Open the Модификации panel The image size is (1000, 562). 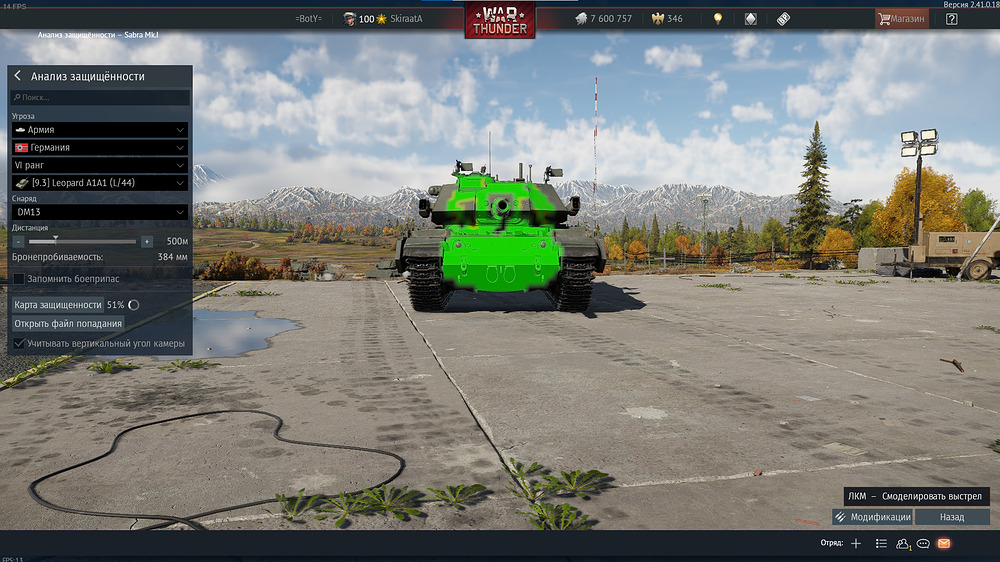871,517
